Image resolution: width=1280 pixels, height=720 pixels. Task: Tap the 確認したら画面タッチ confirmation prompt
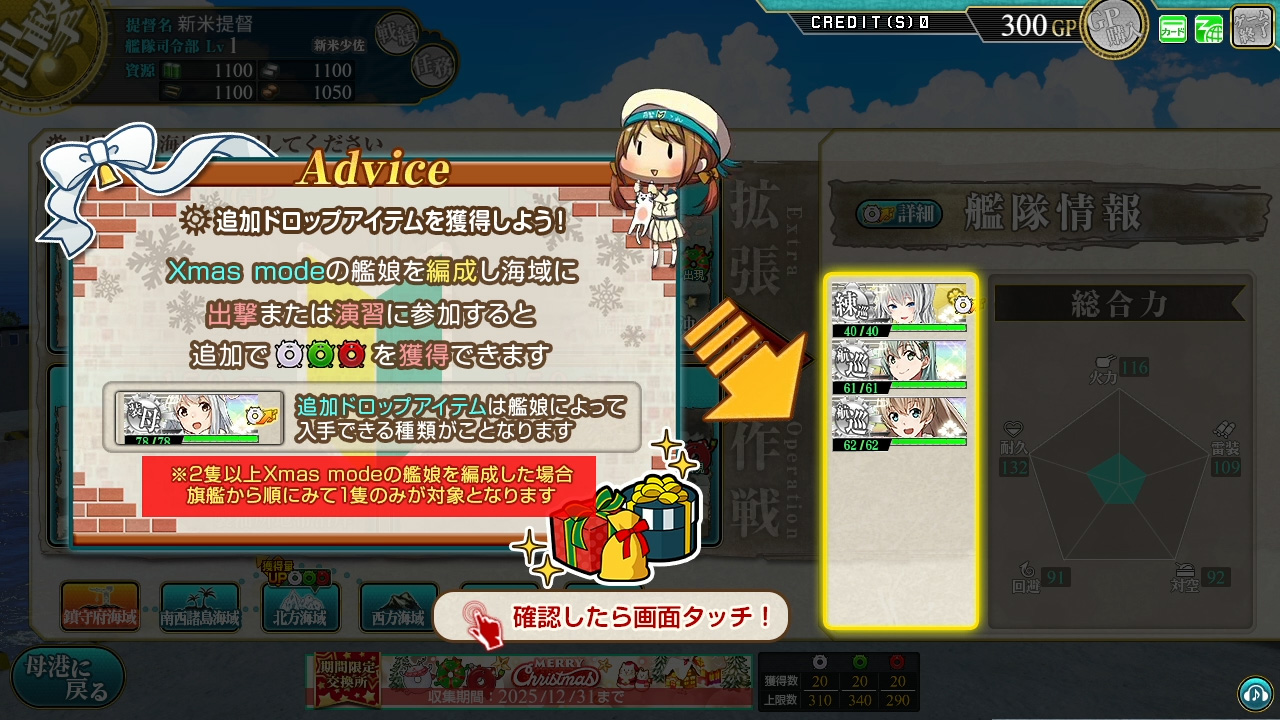pos(609,616)
